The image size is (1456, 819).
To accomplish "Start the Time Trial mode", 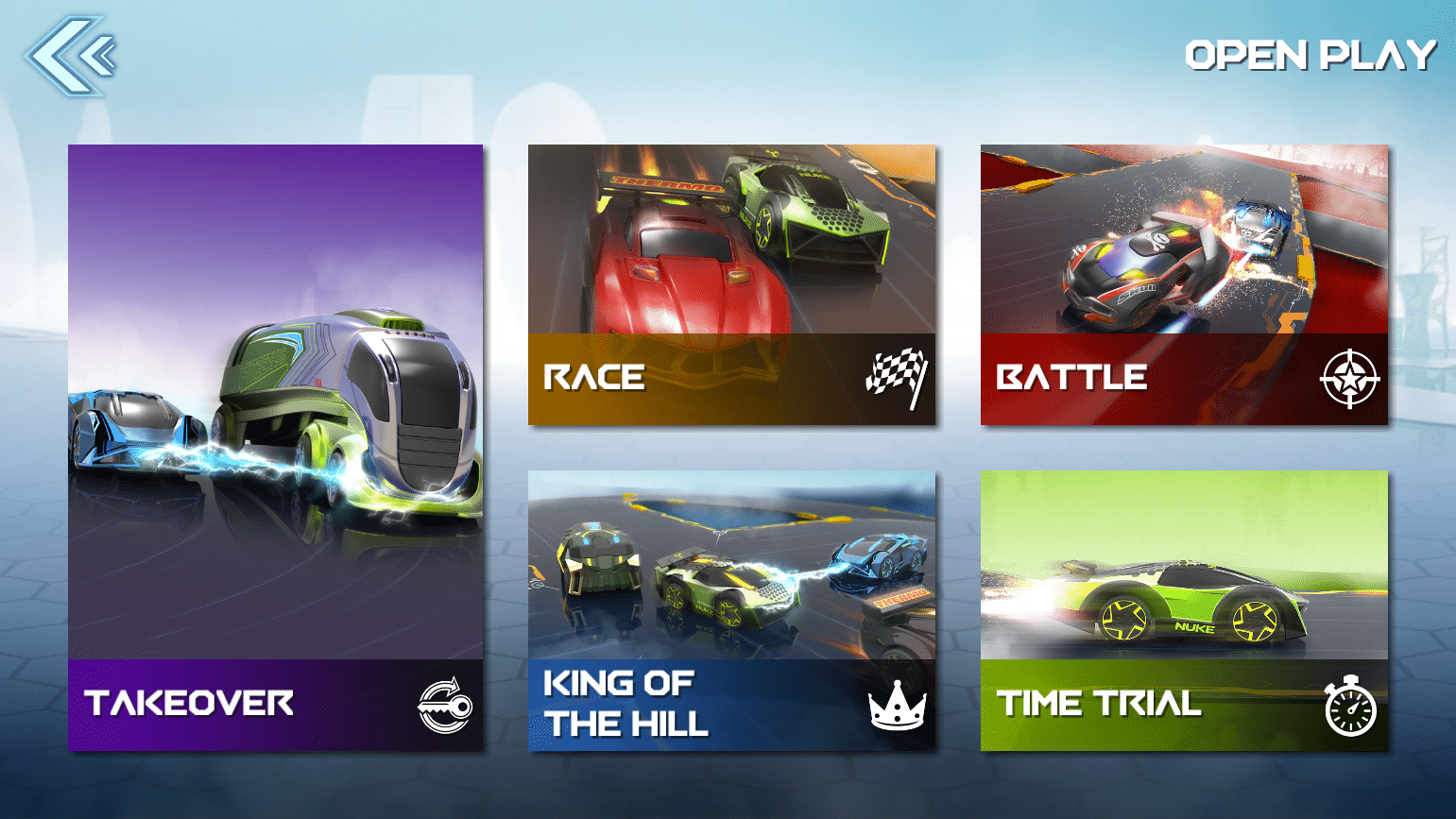I will pyautogui.click(x=1184, y=610).
